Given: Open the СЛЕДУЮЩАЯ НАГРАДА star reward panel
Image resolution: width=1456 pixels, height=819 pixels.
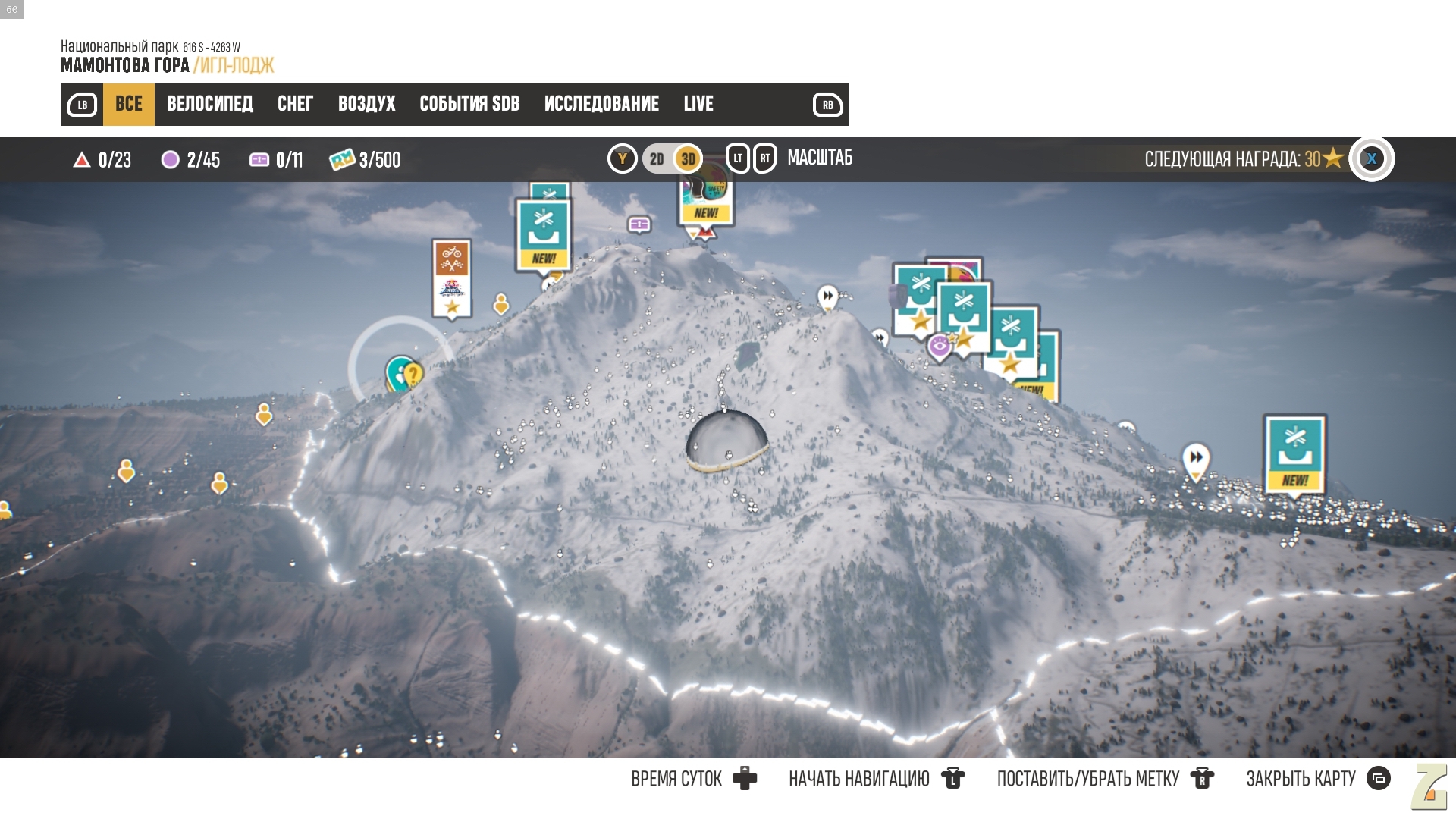Looking at the screenshot, I should tap(1244, 159).
